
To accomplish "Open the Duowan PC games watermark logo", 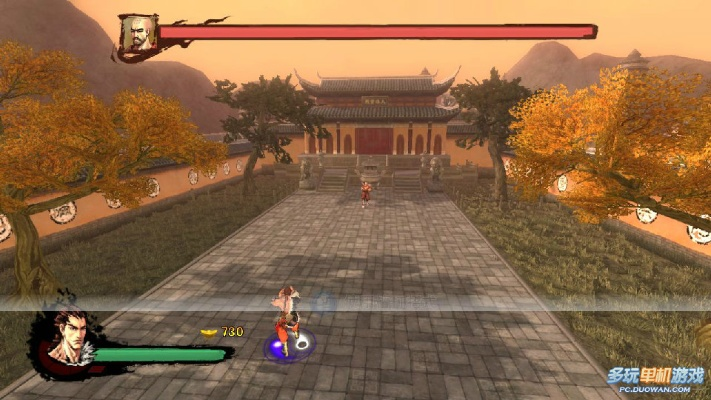I will coord(655,377).
